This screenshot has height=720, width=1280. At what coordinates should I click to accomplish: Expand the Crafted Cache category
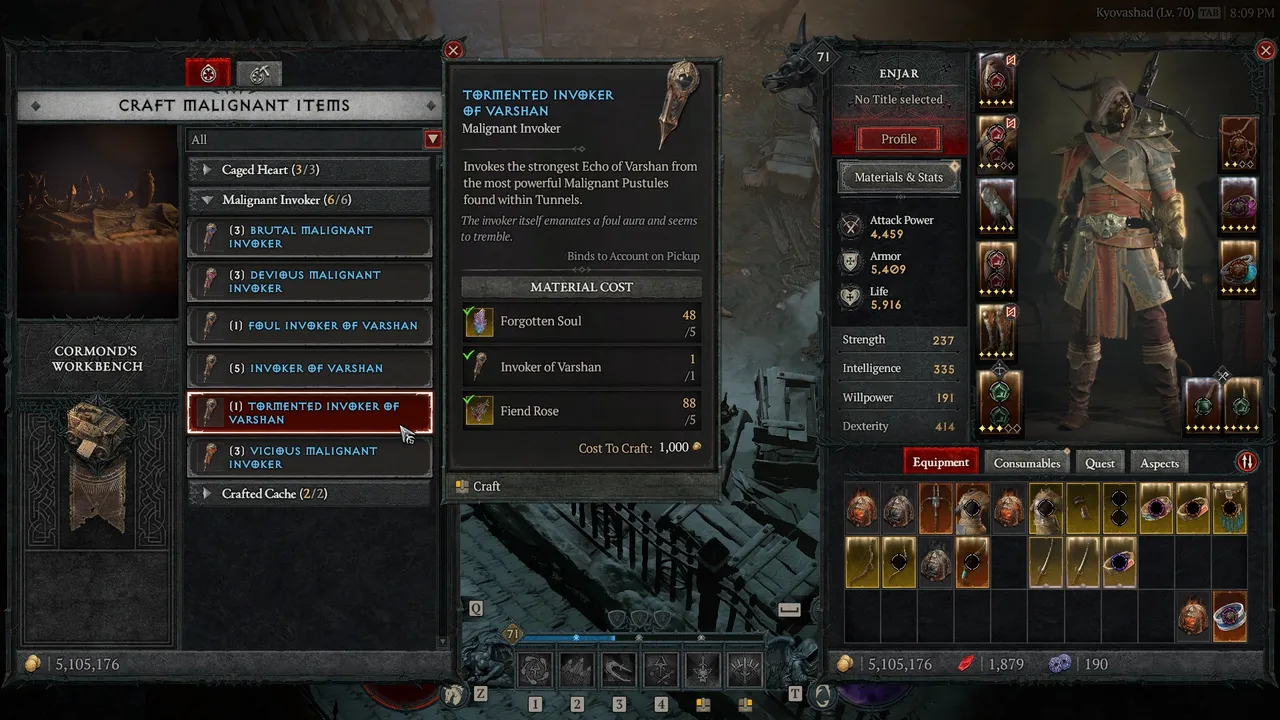310,494
